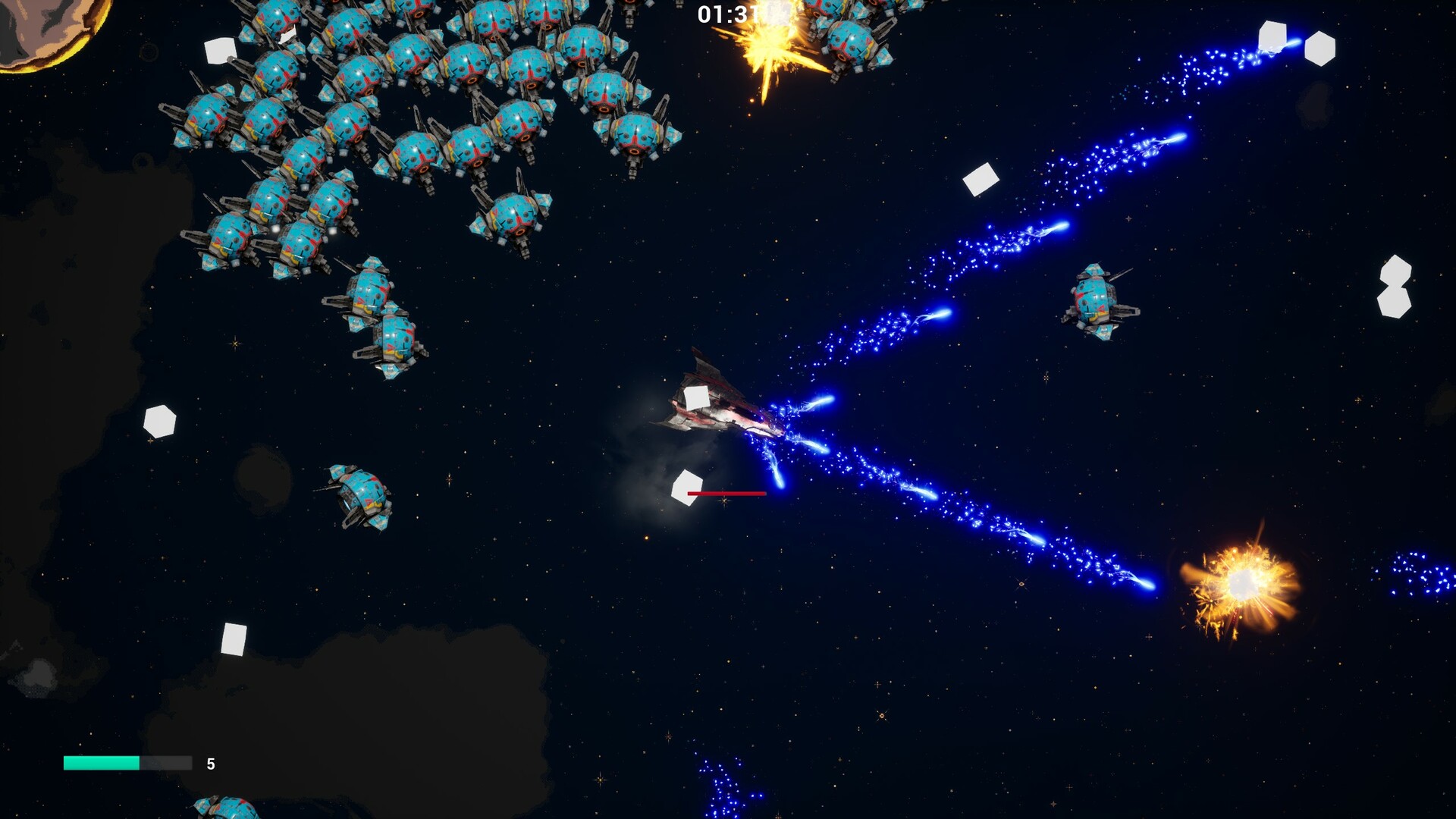The image size is (1456, 819).
Task: Click the teal experience progress bar
Action: (102, 764)
